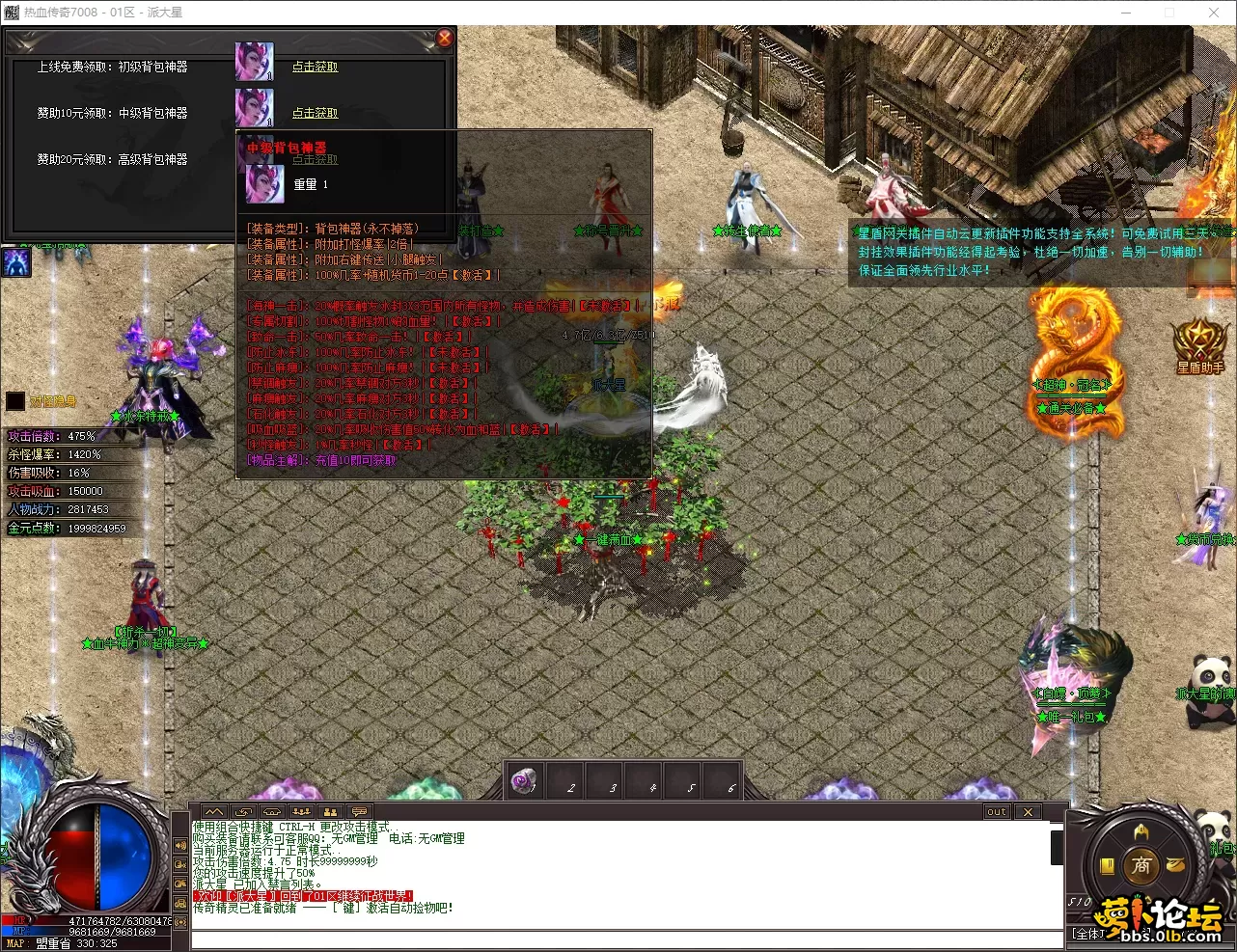Click the yellow book icon left of 商
This screenshot has height=952, width=1237.
[x=1108, y=865]
